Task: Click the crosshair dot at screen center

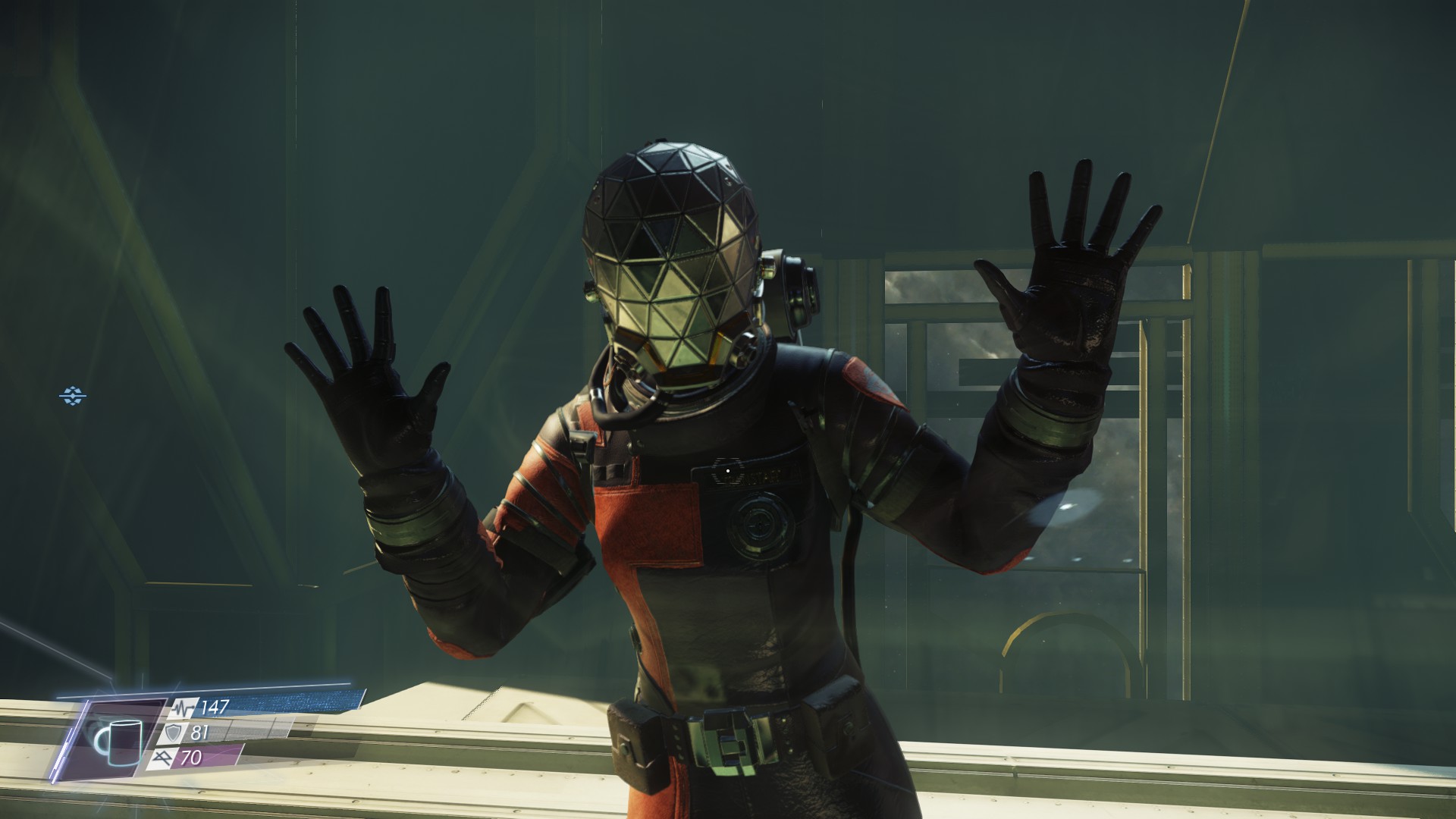Action: pyautogui.click(x=727, y=470)
